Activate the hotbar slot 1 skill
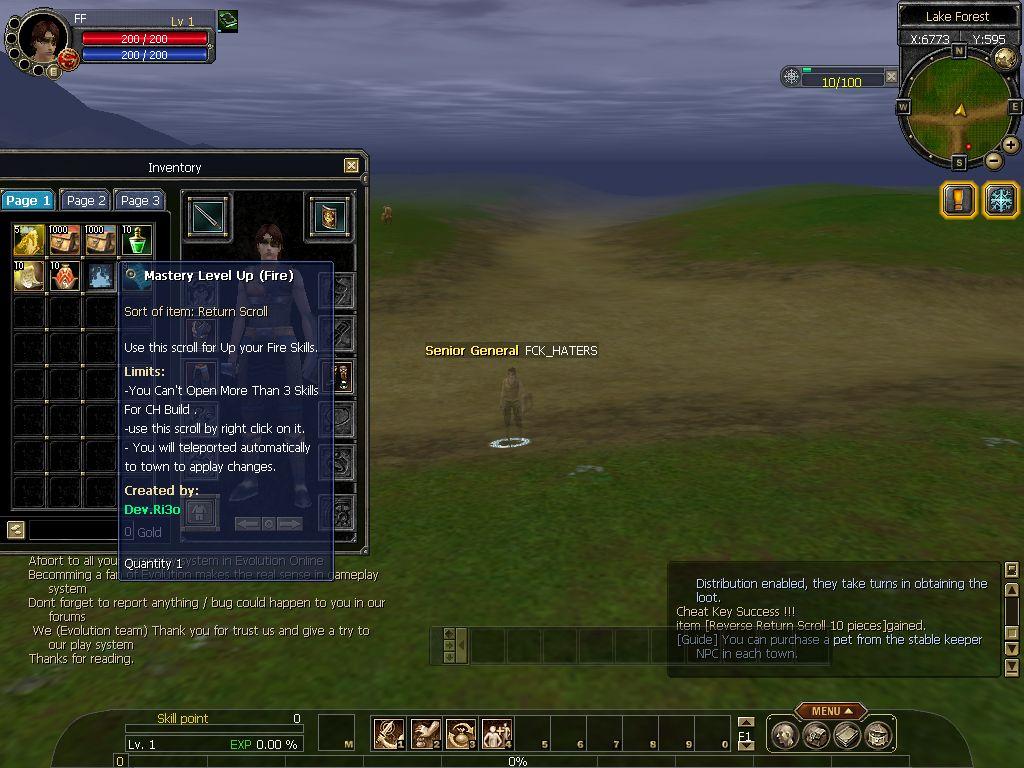 [388, 734]
